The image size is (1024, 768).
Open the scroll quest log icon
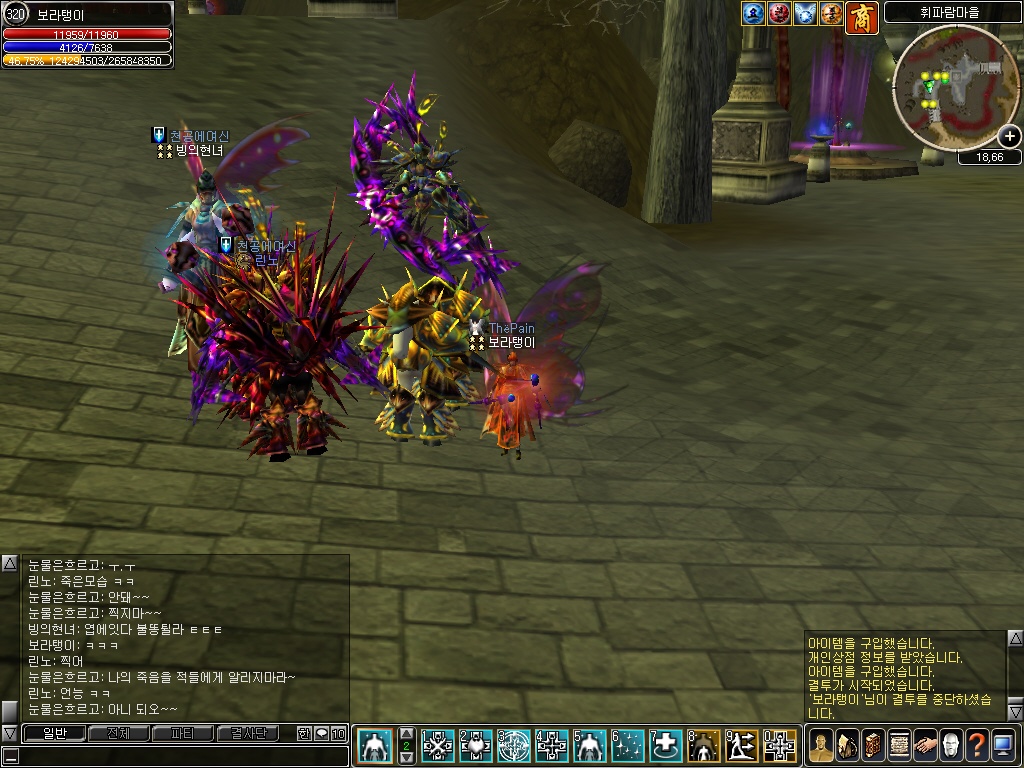[899, 745]
